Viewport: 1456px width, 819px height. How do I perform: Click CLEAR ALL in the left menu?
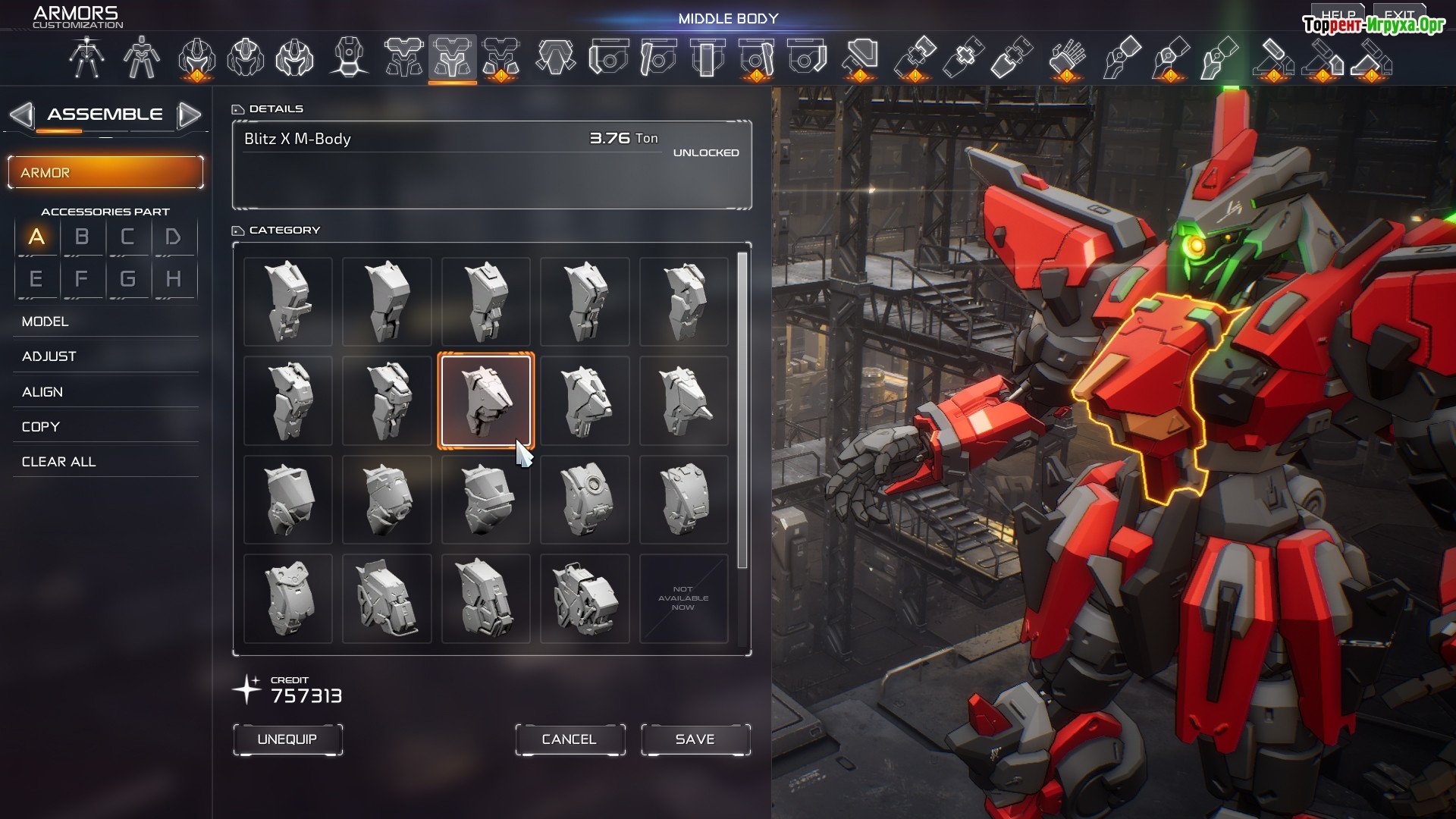59,462
